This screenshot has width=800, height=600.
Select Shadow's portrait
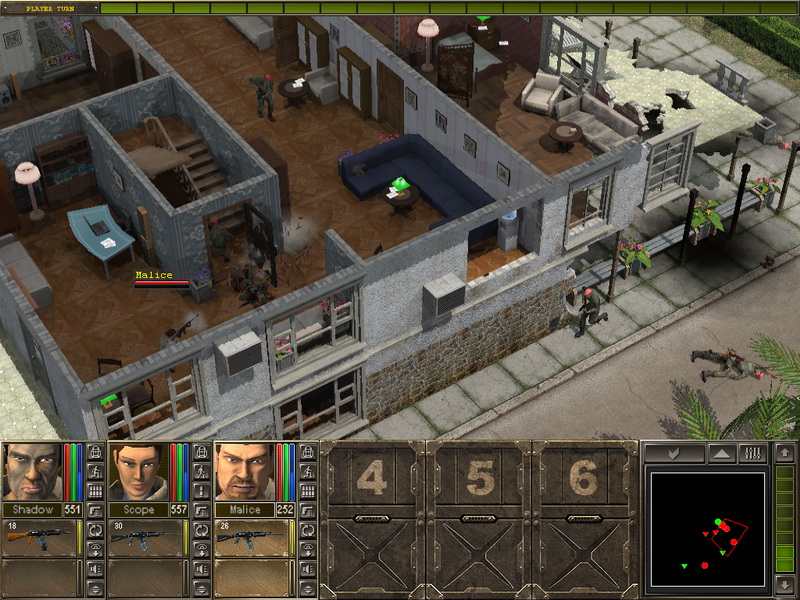tap(30, 471)
